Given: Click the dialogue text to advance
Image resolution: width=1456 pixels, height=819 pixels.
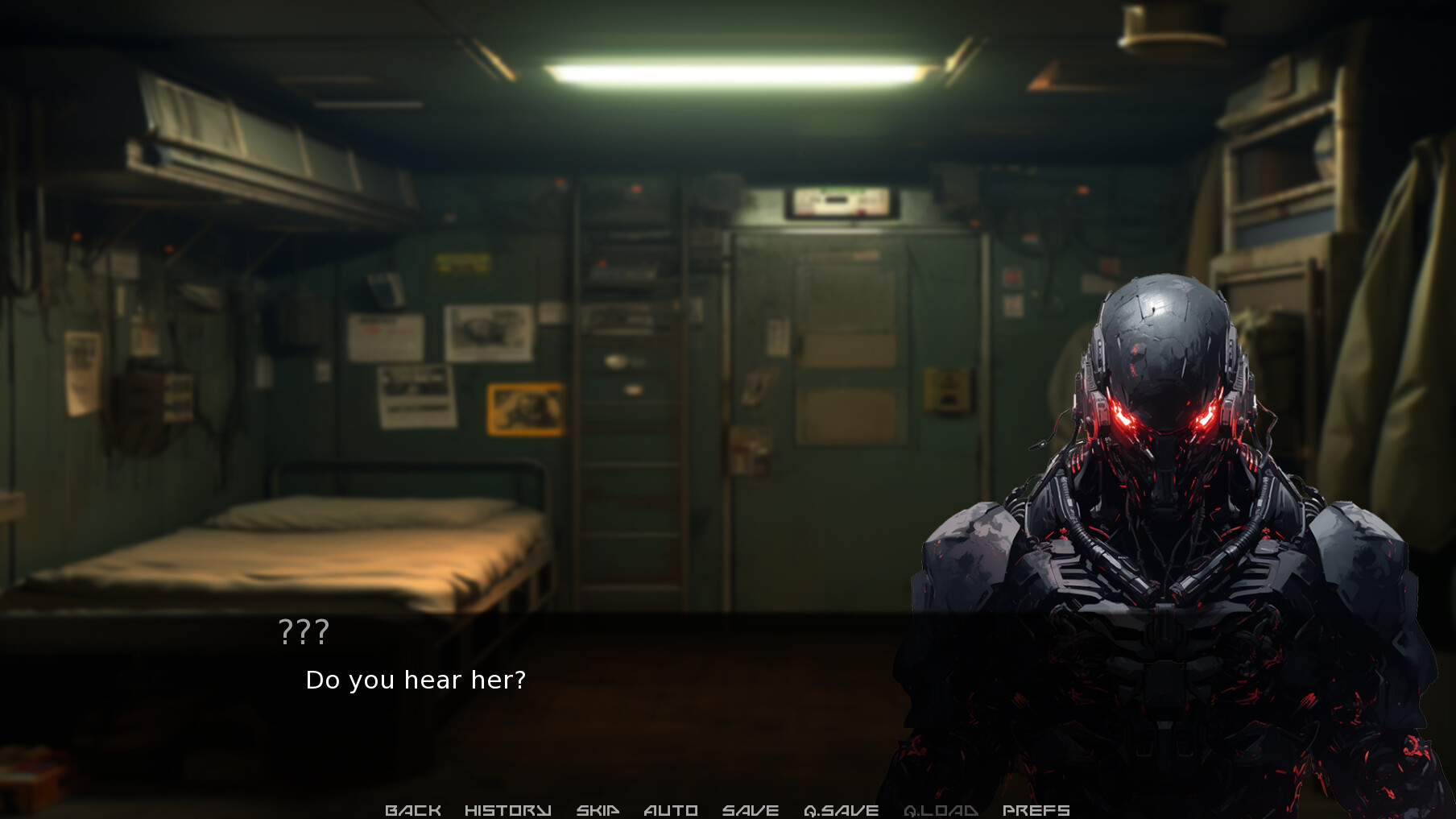Looking at the screenshot, I should 416,680.
